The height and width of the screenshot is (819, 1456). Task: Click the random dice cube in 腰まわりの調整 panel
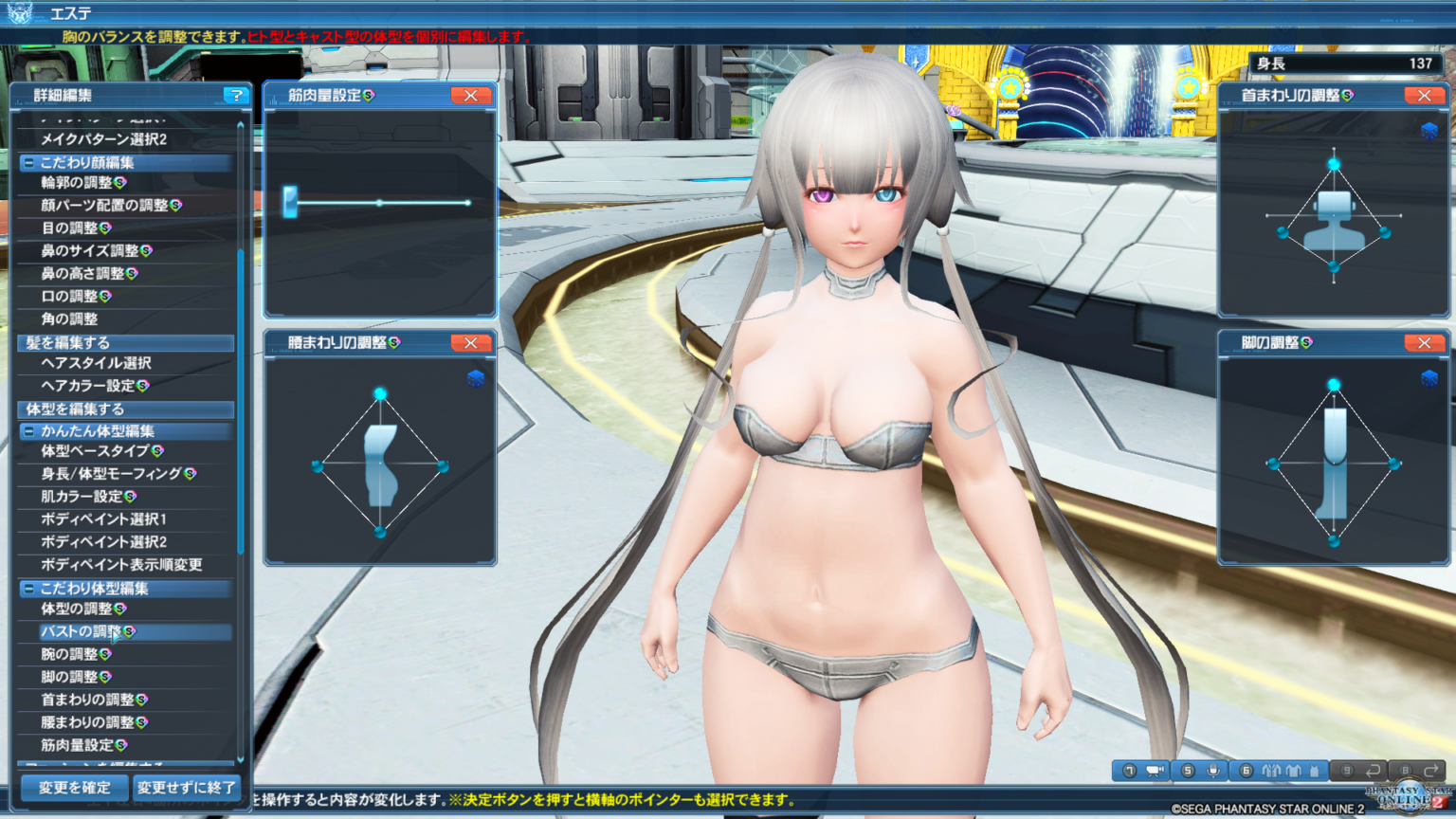[x=476, y=378]
